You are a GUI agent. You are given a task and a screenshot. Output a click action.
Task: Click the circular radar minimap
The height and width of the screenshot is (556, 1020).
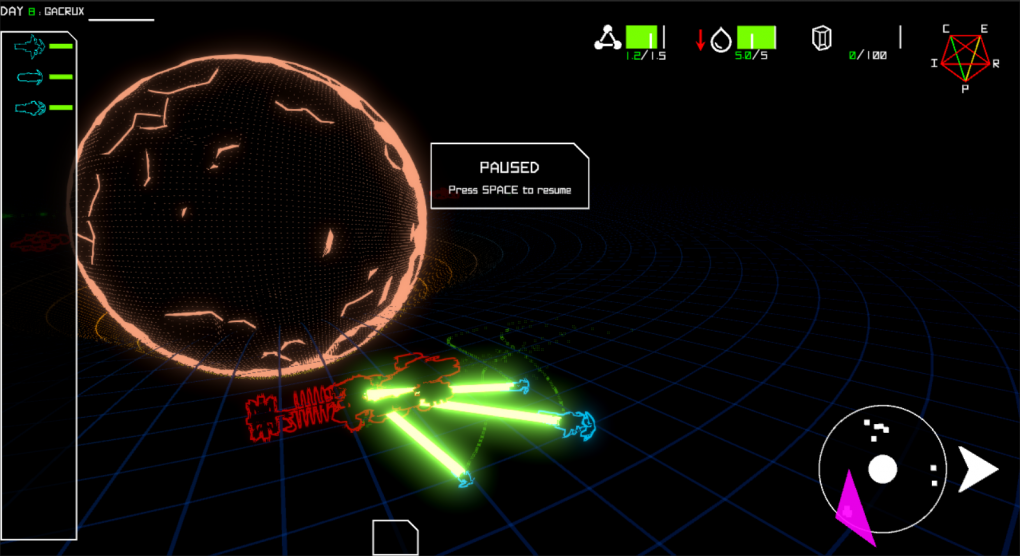tap(881, 468)
